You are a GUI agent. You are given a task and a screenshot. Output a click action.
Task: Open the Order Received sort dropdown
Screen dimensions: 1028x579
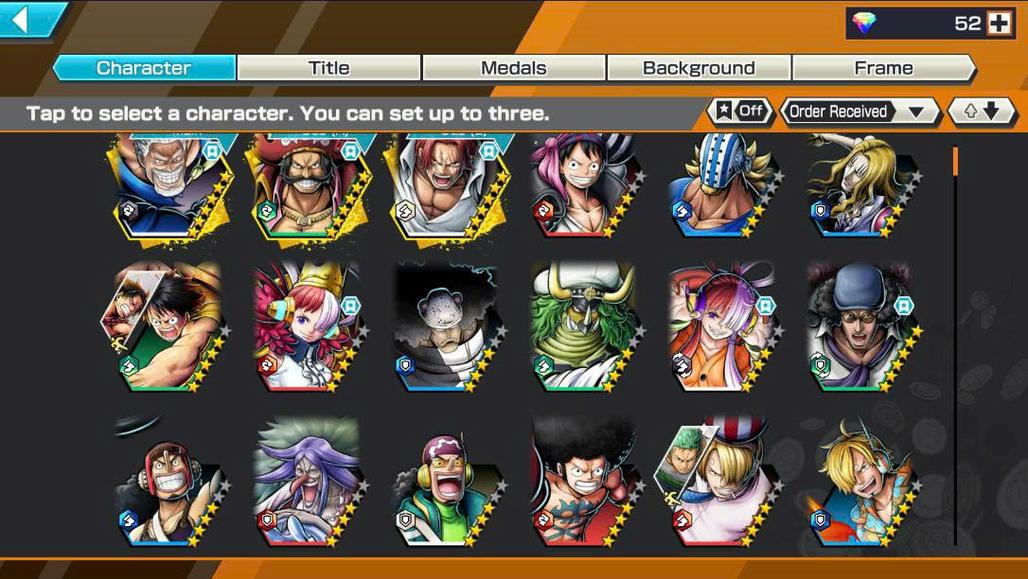[858, 111]
